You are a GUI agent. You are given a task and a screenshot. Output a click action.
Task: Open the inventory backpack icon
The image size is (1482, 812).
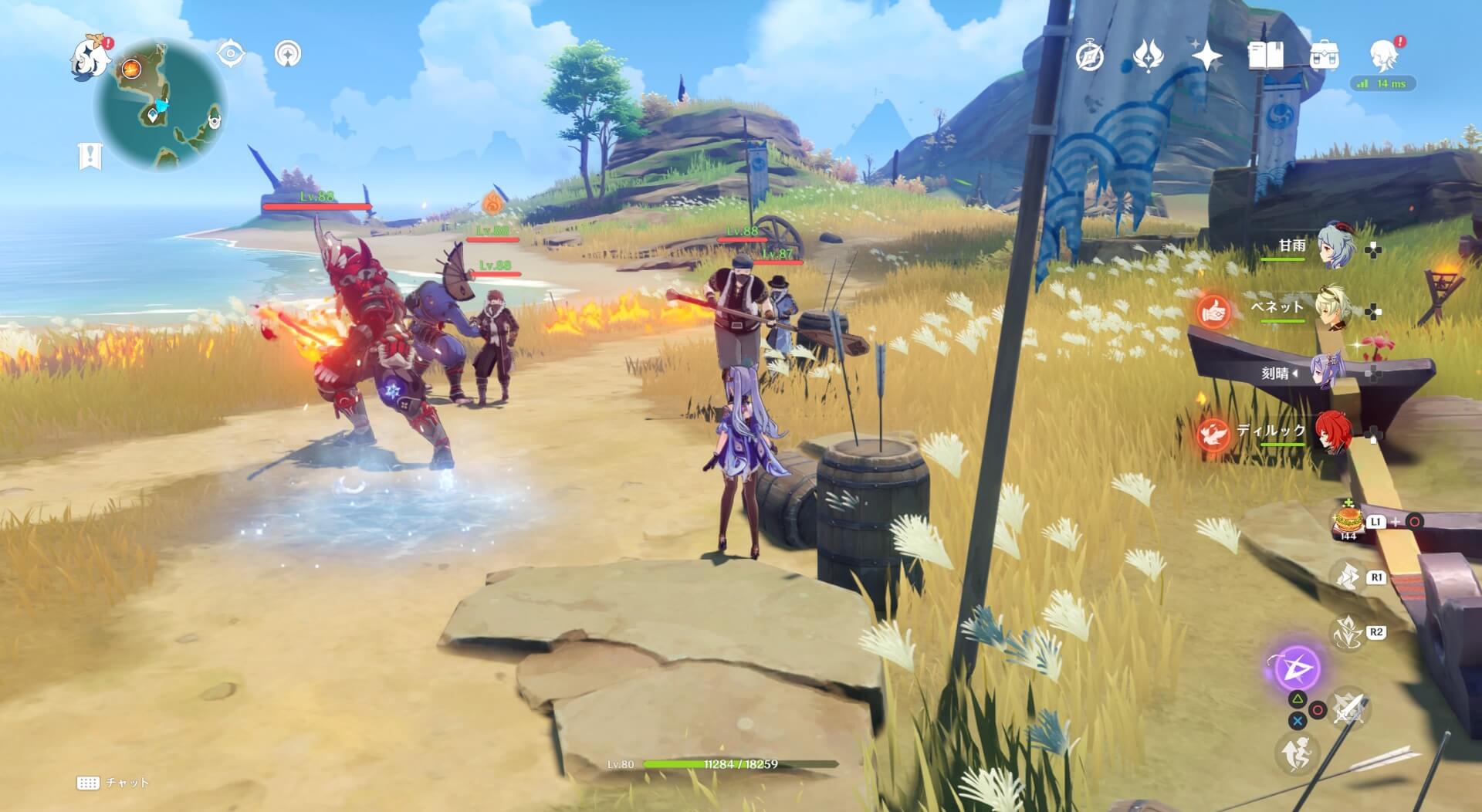point(1324,56)
